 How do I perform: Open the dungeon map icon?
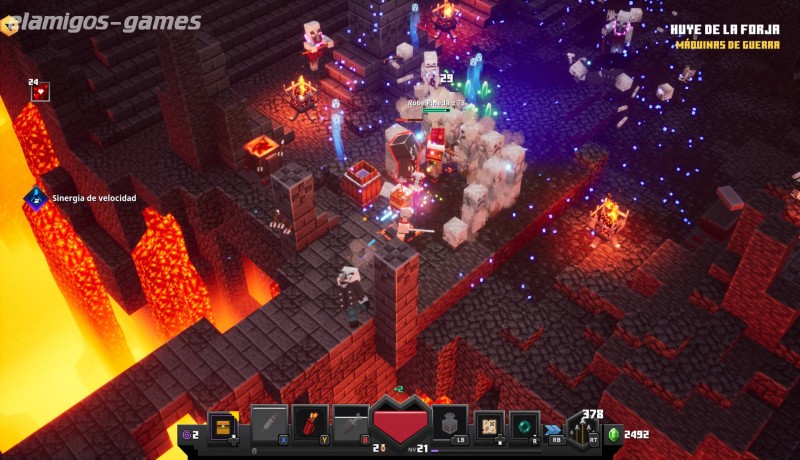(x=489, y=424)
